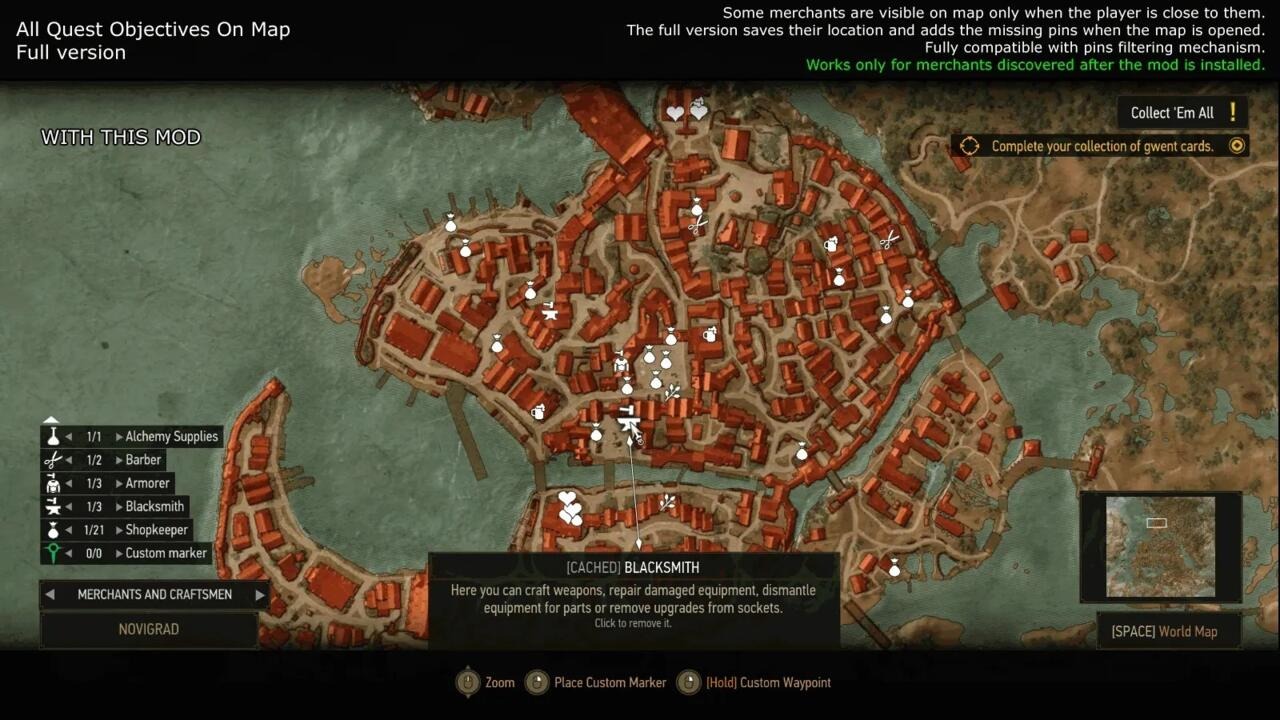Click the scissors barber pin on the map
This screenshot has height=720, width=1280.
[888, 240]
